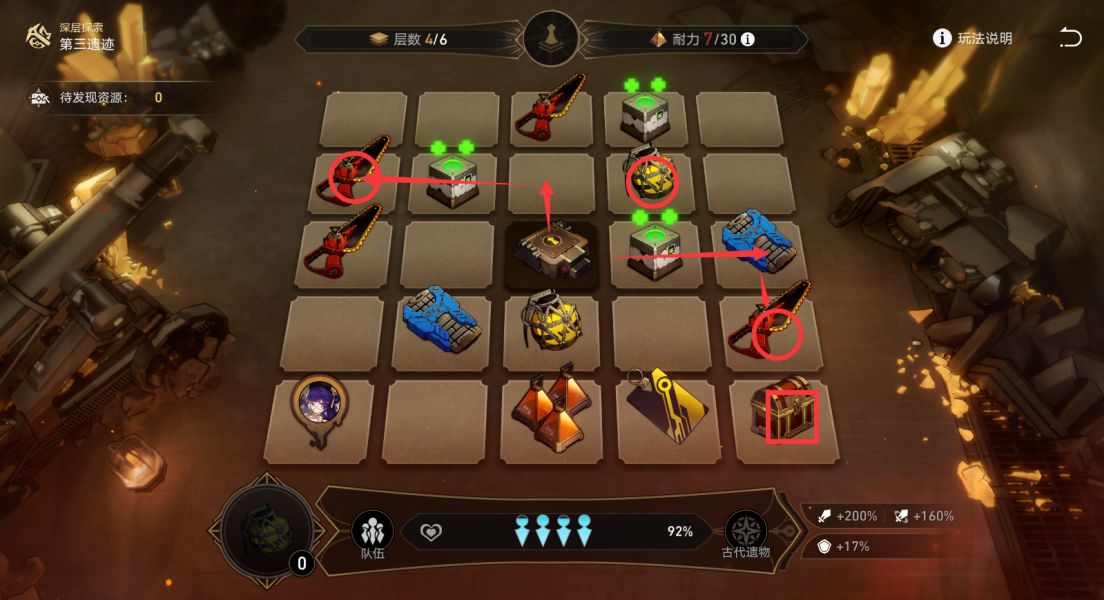Choose the yellow and black keycard tile
Viewport: 1104px width, 600px height.
coord(664,412)
